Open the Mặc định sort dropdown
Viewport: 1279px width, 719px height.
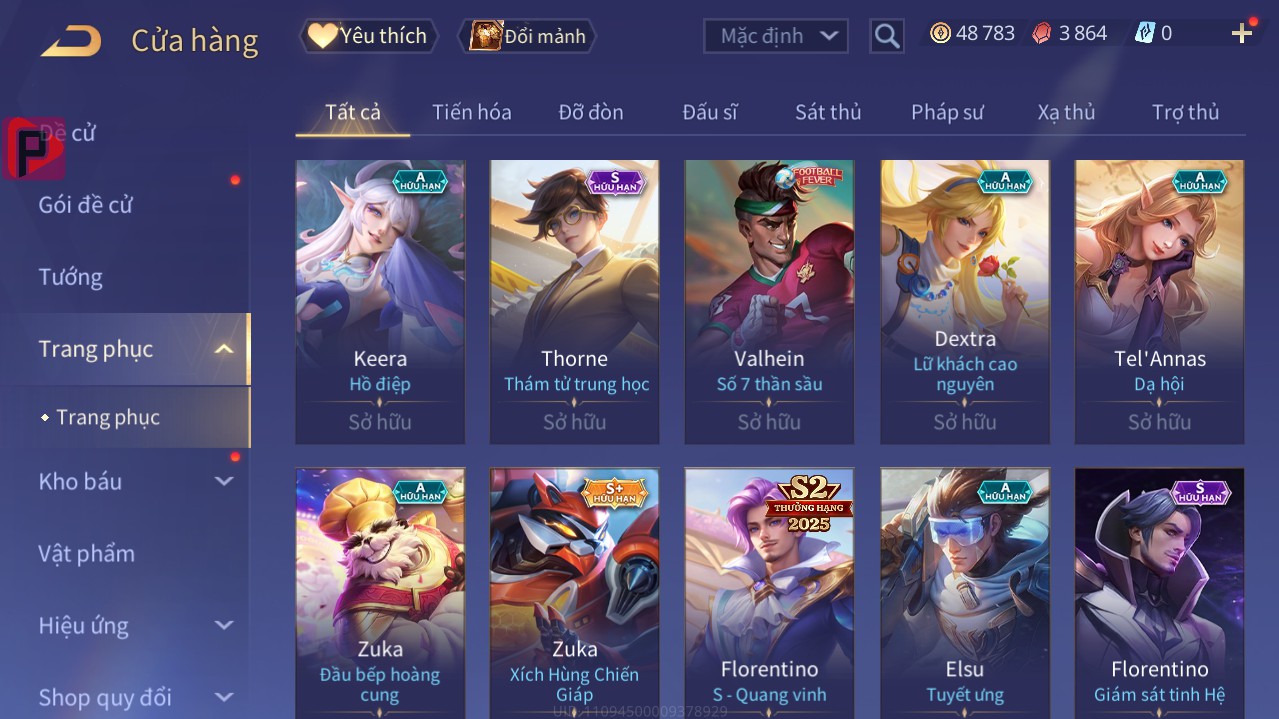[x=776, y=36]
